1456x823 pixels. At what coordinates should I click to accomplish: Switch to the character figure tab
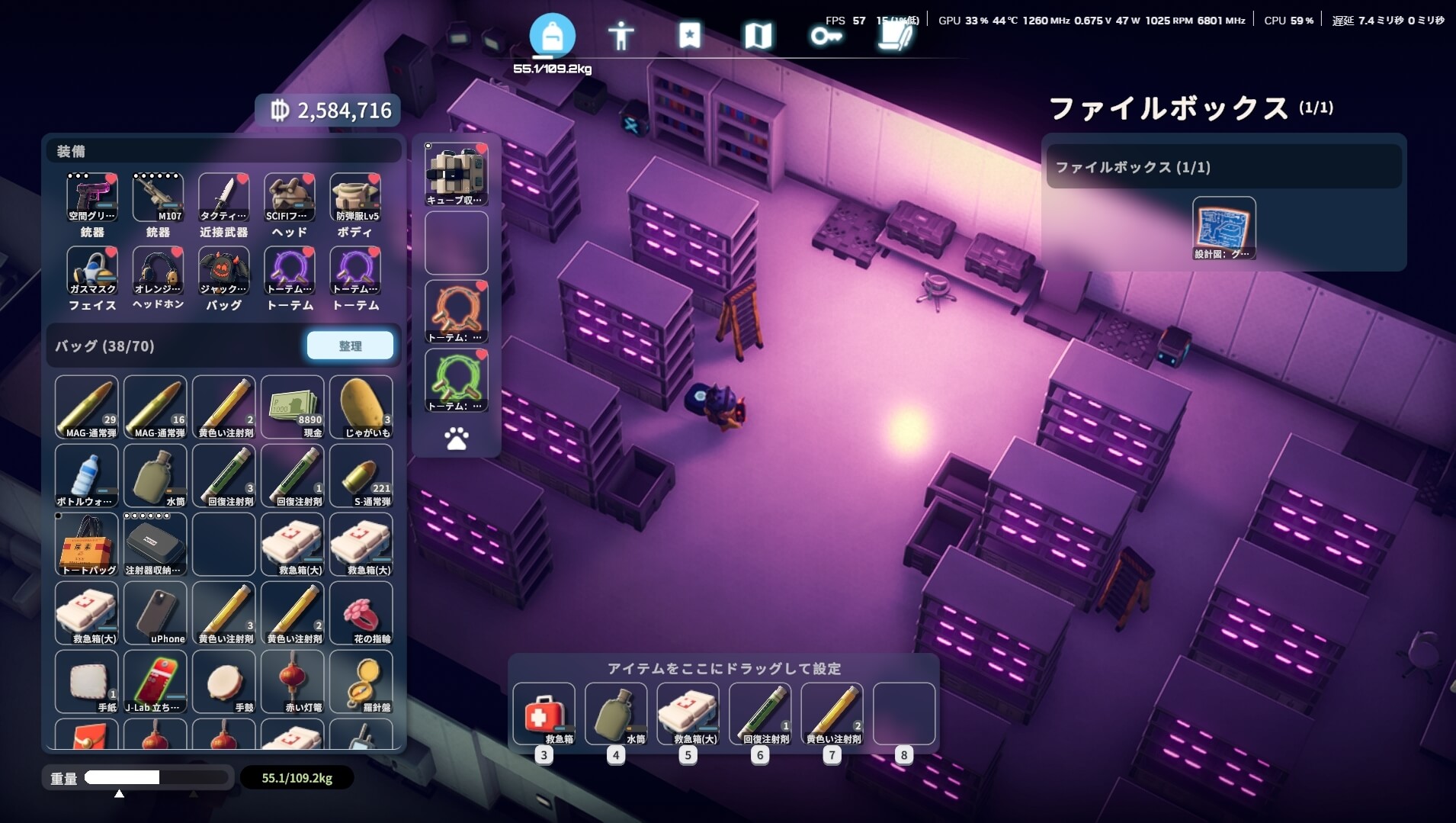621,35
